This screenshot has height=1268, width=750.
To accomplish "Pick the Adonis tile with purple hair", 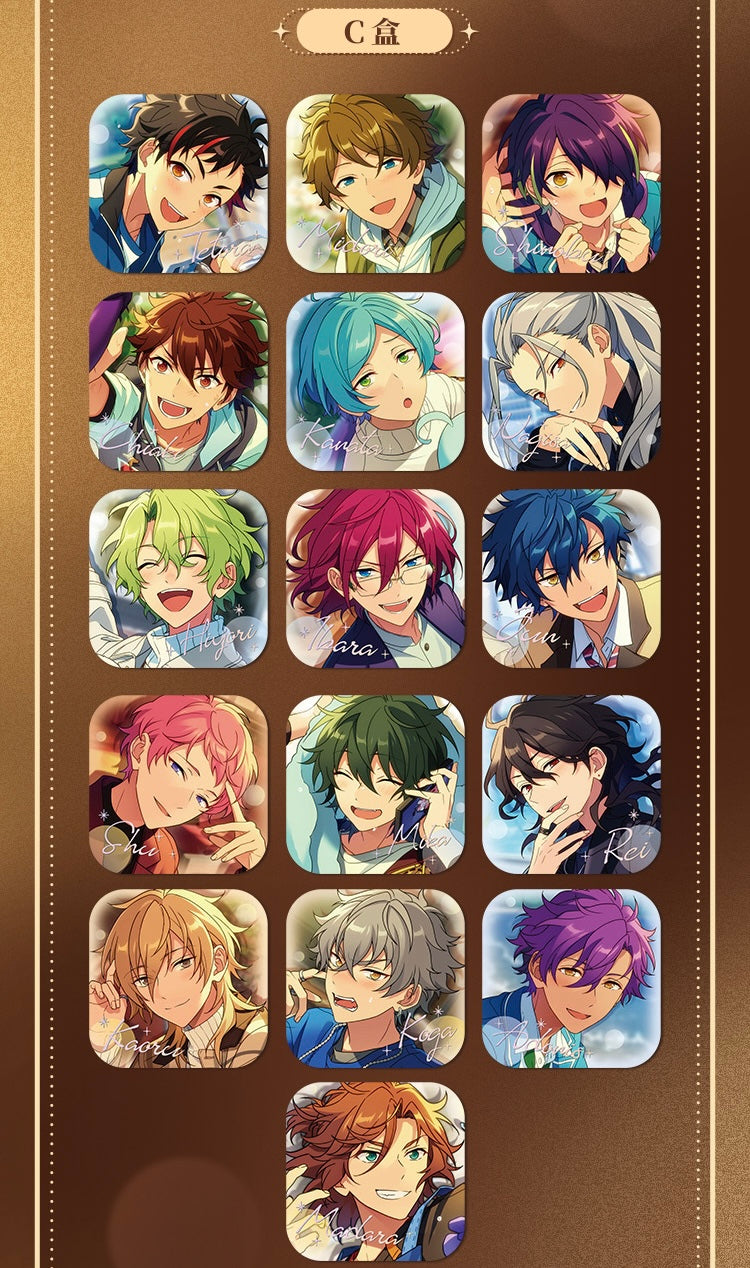I will click(571, 979).
